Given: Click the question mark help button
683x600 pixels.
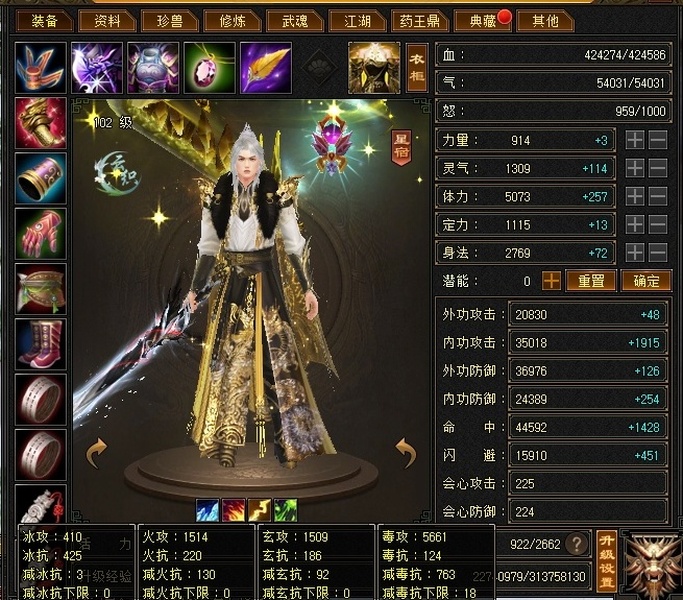Looking at the screenshot, I should click(575, 545).
